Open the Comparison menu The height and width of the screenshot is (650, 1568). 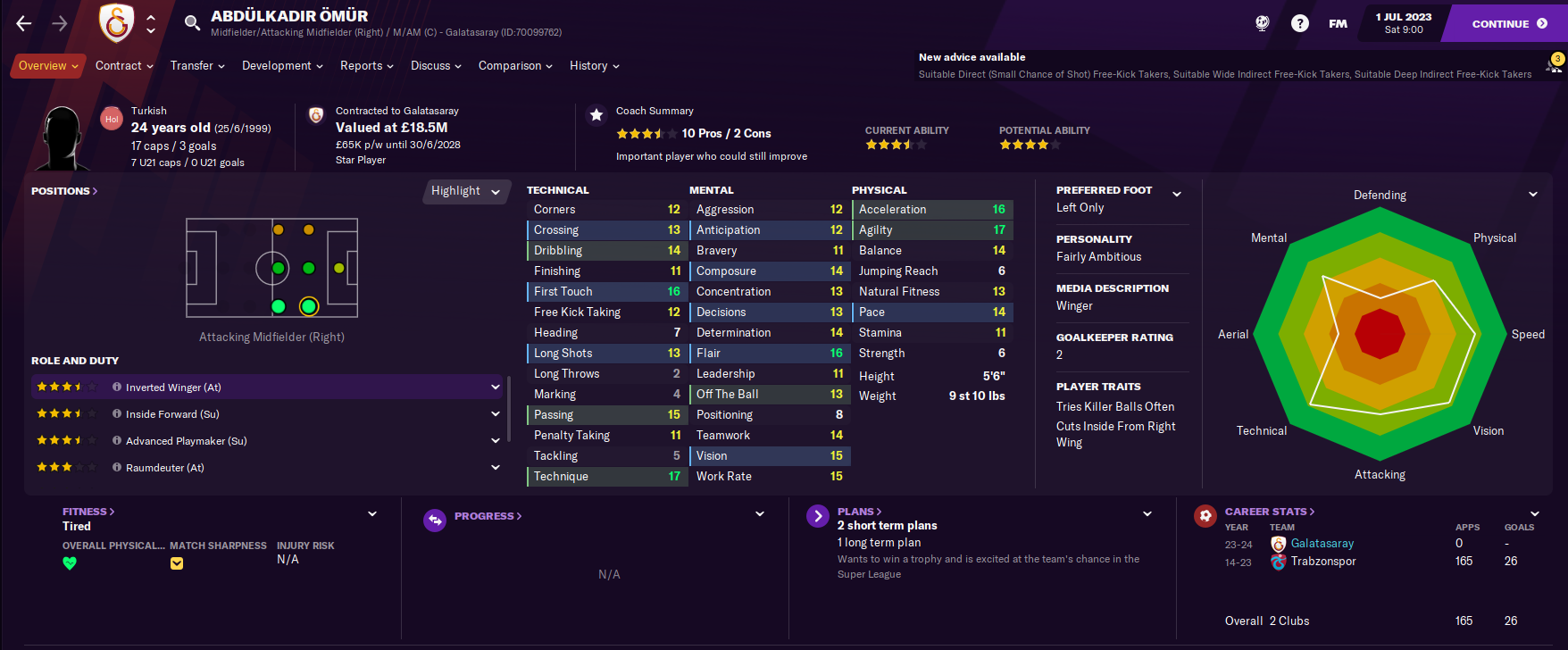tap(515, 66)
